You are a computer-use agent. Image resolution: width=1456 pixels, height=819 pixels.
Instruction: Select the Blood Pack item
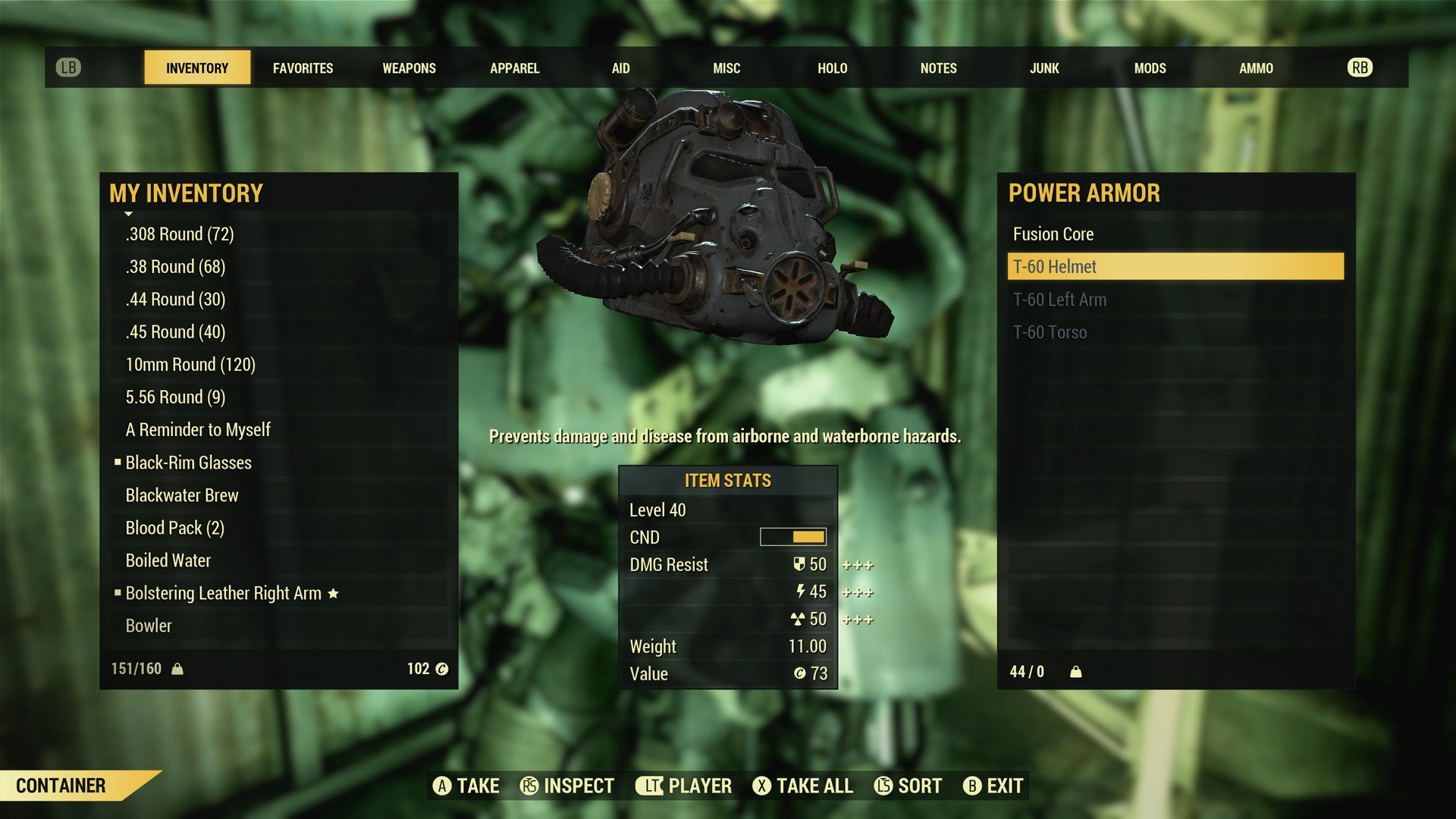click(175, 528)
